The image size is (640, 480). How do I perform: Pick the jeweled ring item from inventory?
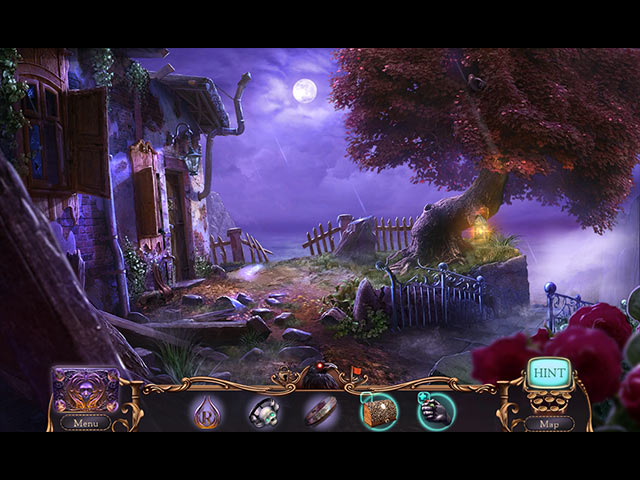(x=263, y=410)
